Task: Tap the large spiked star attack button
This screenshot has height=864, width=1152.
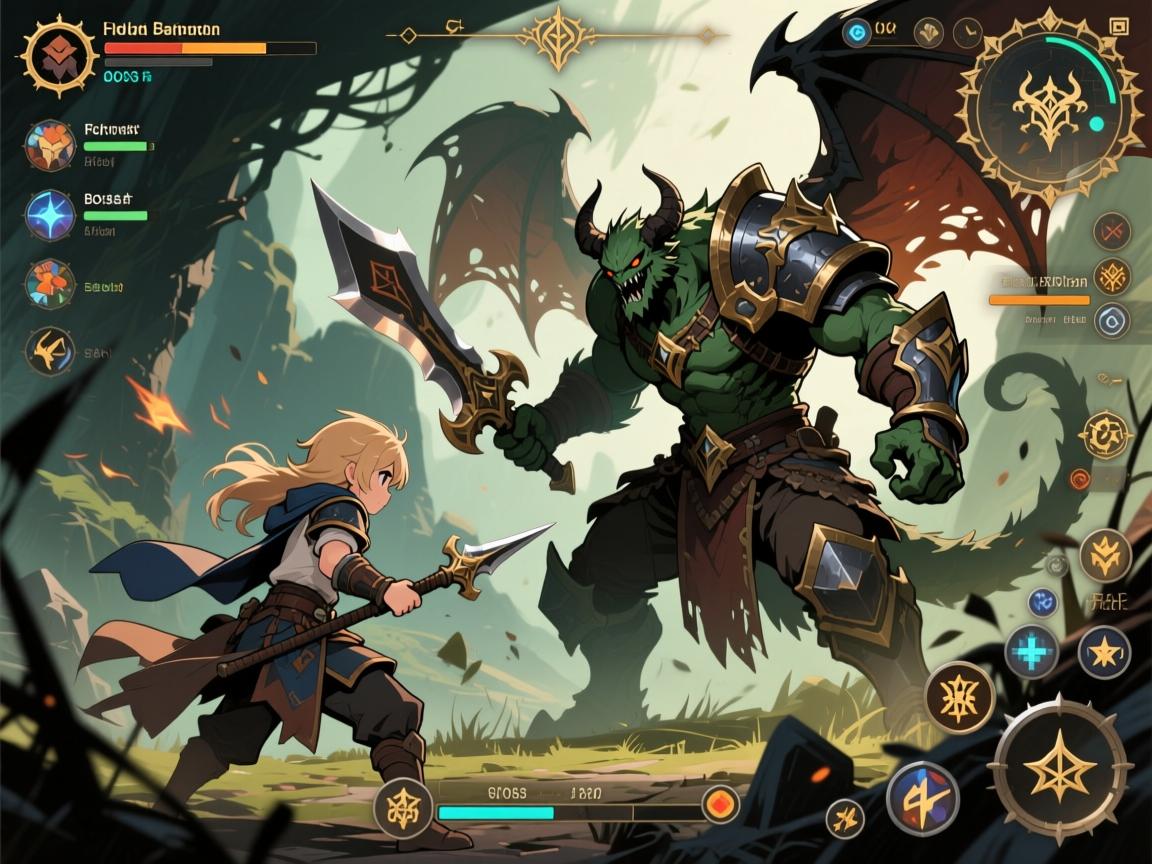Action: (1060, 768)
